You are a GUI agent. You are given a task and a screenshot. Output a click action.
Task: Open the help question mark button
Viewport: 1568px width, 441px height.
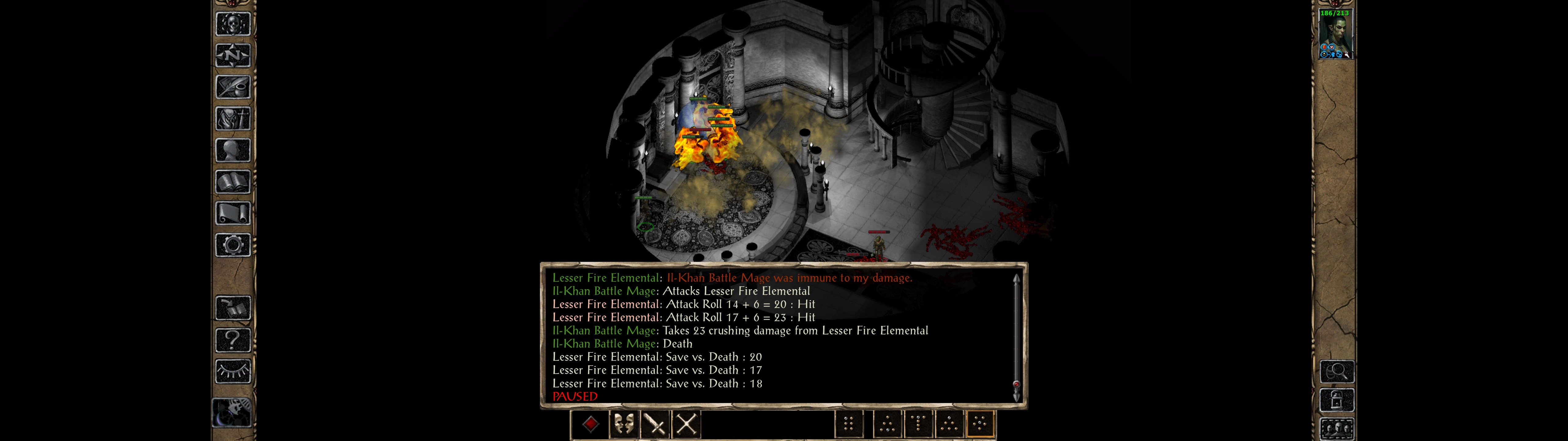point(233,340)
